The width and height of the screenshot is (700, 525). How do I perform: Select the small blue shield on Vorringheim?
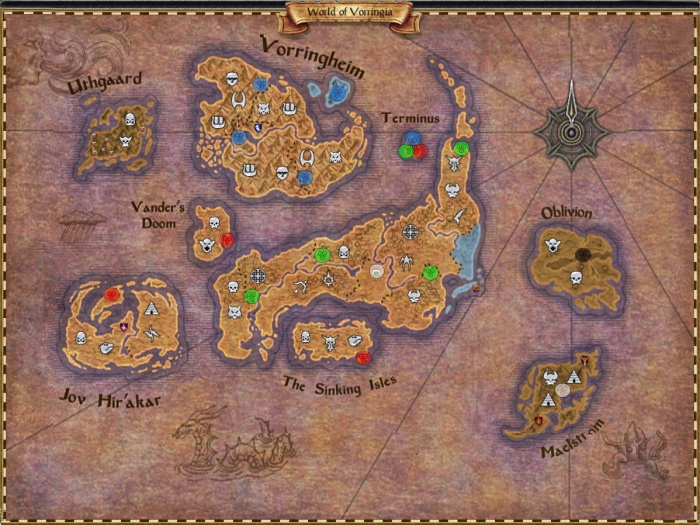pos(260,126)
